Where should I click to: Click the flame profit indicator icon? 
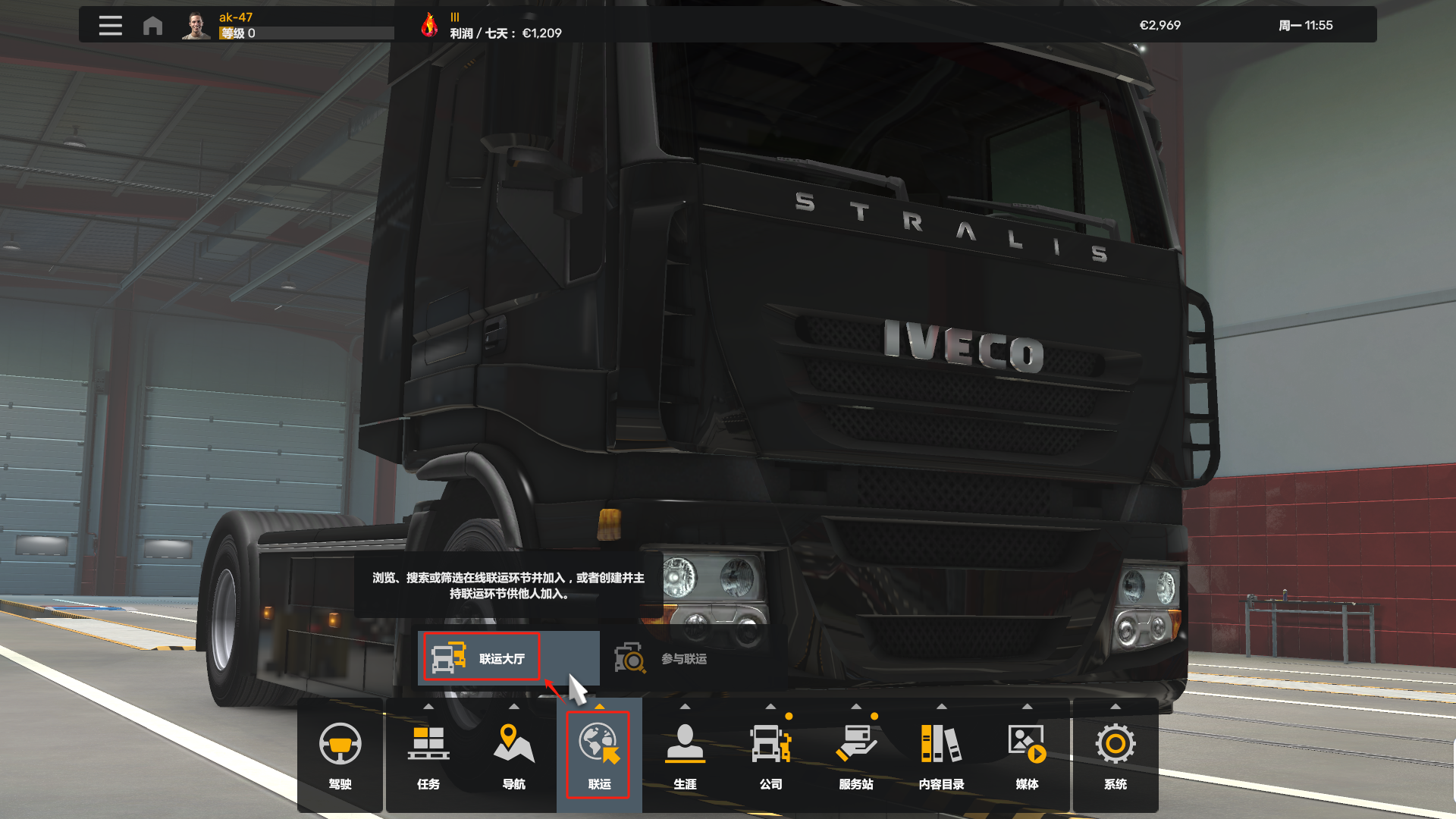429,25
